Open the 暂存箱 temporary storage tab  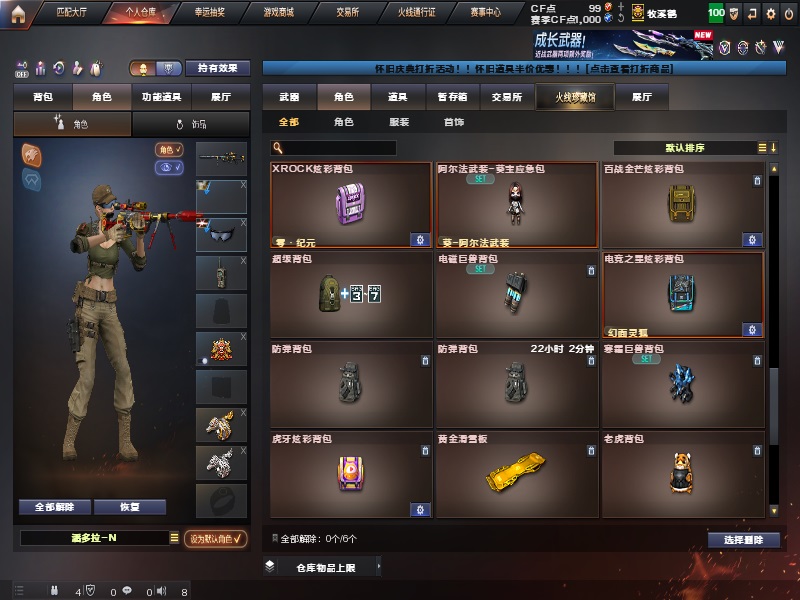click(x=452, y=97)
